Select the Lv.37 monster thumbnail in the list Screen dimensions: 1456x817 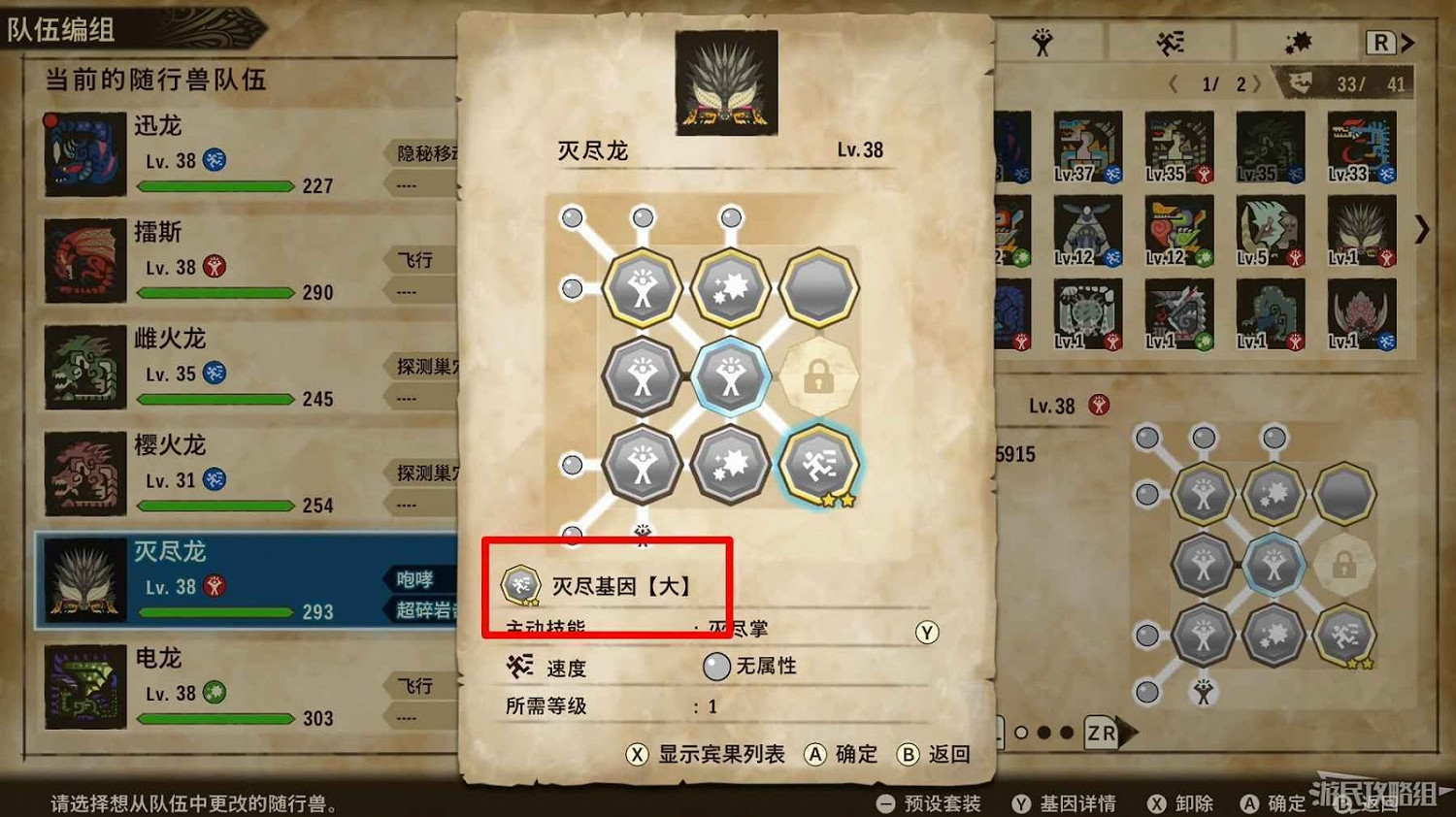click(x=1087, y=147)
